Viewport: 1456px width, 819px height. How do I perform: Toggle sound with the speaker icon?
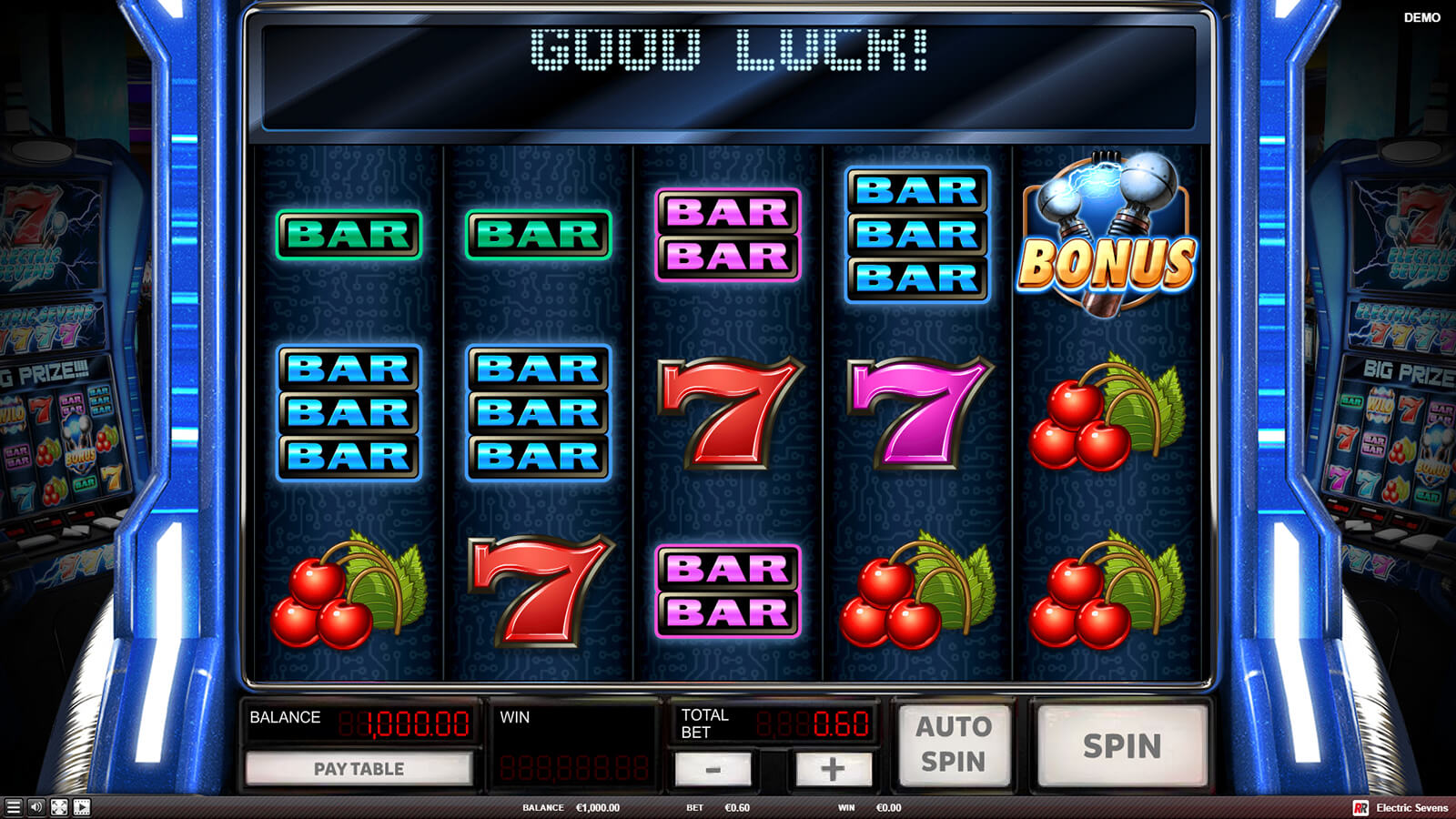point(36,807)
